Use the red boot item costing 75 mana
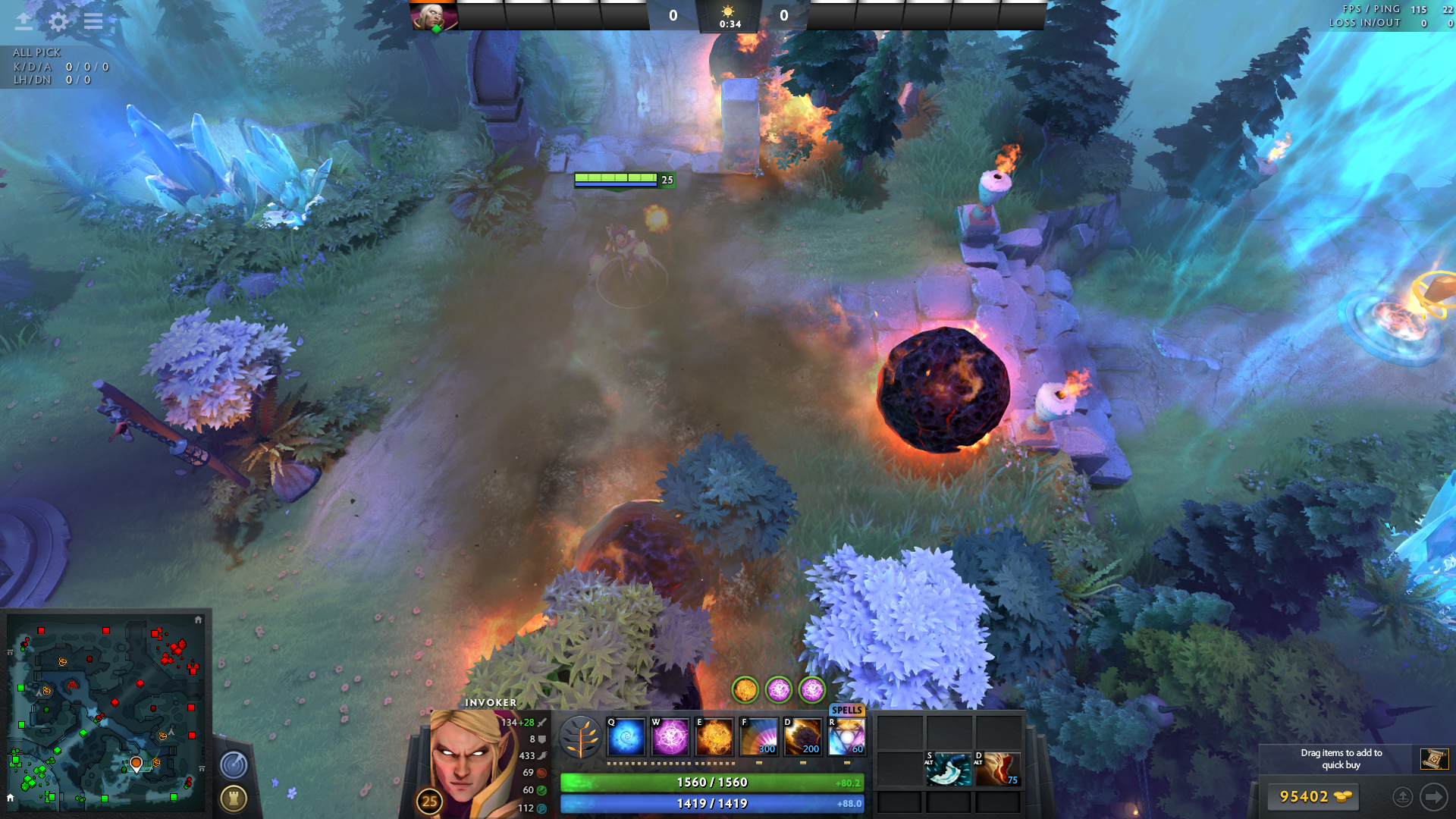This screenshot has width=1456, height=819. pyautogui.click(x=997, y=769)
